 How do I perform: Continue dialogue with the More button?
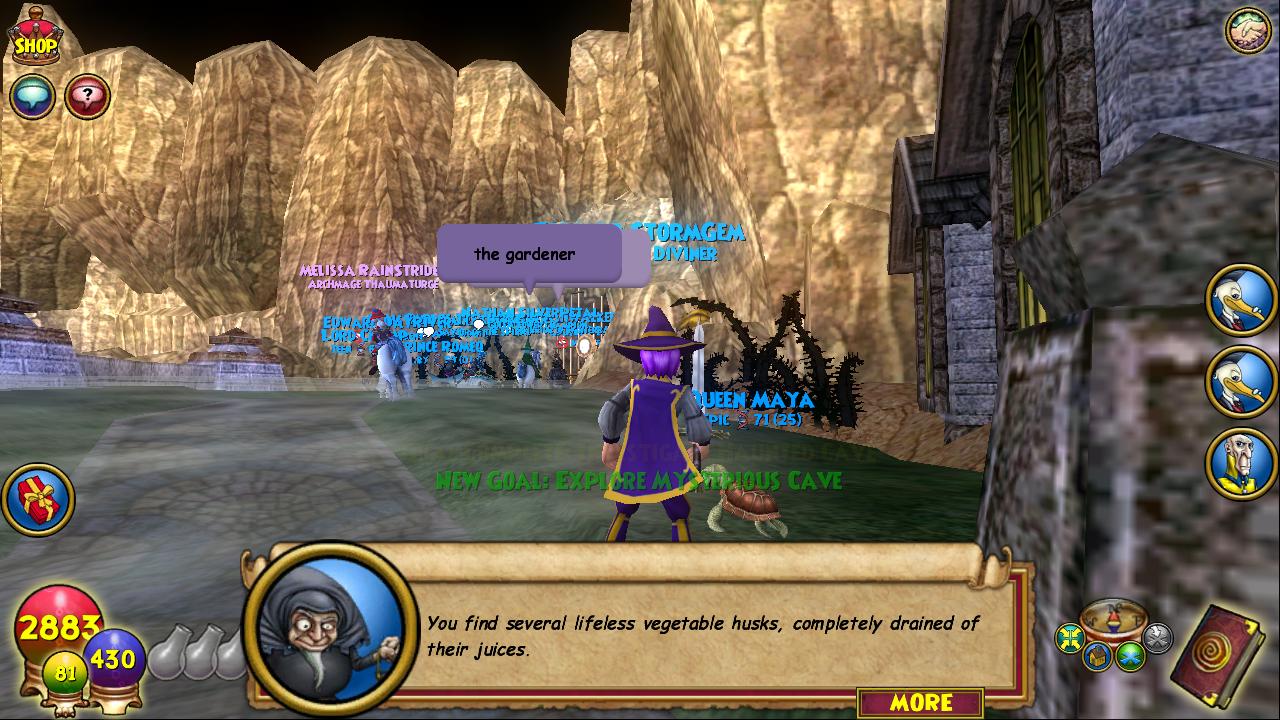(920, 702)
